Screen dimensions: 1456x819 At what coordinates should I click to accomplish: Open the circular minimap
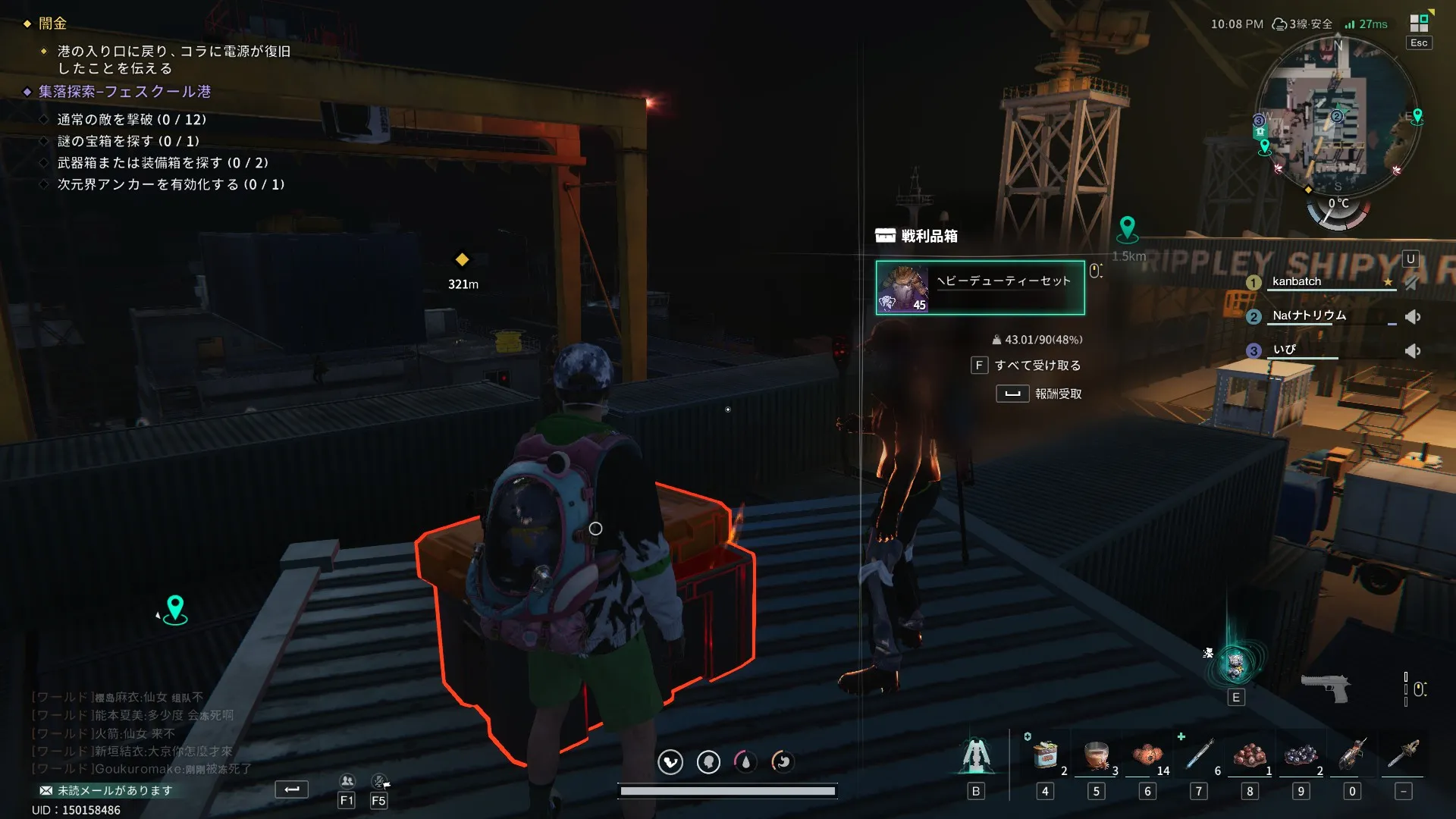tap(1336, 115)
